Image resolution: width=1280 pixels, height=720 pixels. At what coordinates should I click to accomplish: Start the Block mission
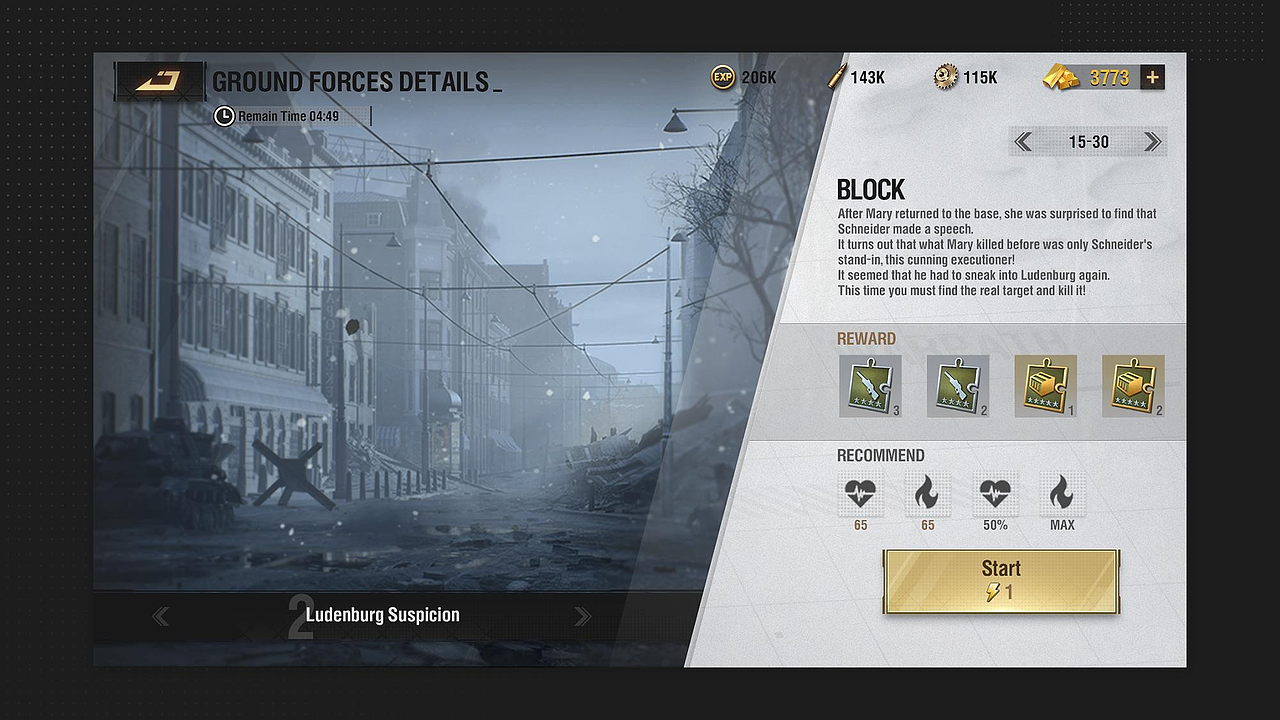tap(1001, 581)
